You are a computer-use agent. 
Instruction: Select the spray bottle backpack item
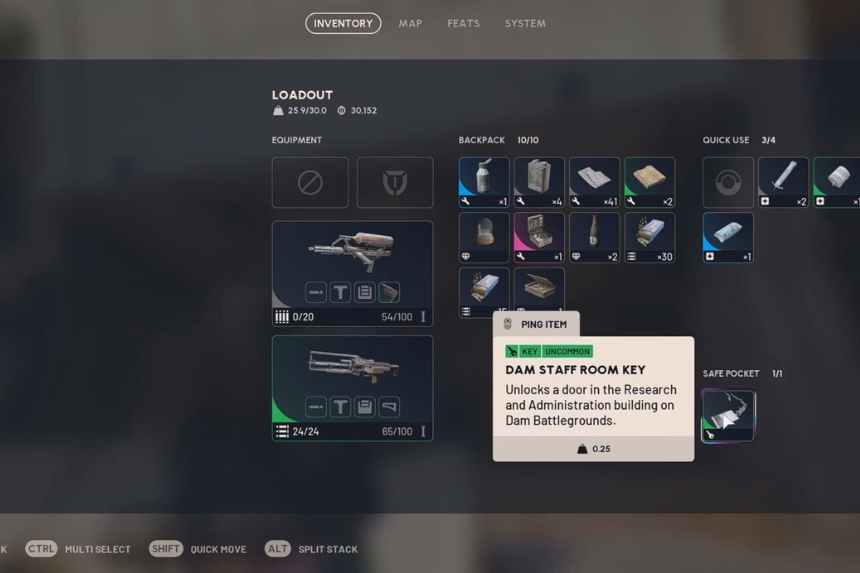point(484,182)
